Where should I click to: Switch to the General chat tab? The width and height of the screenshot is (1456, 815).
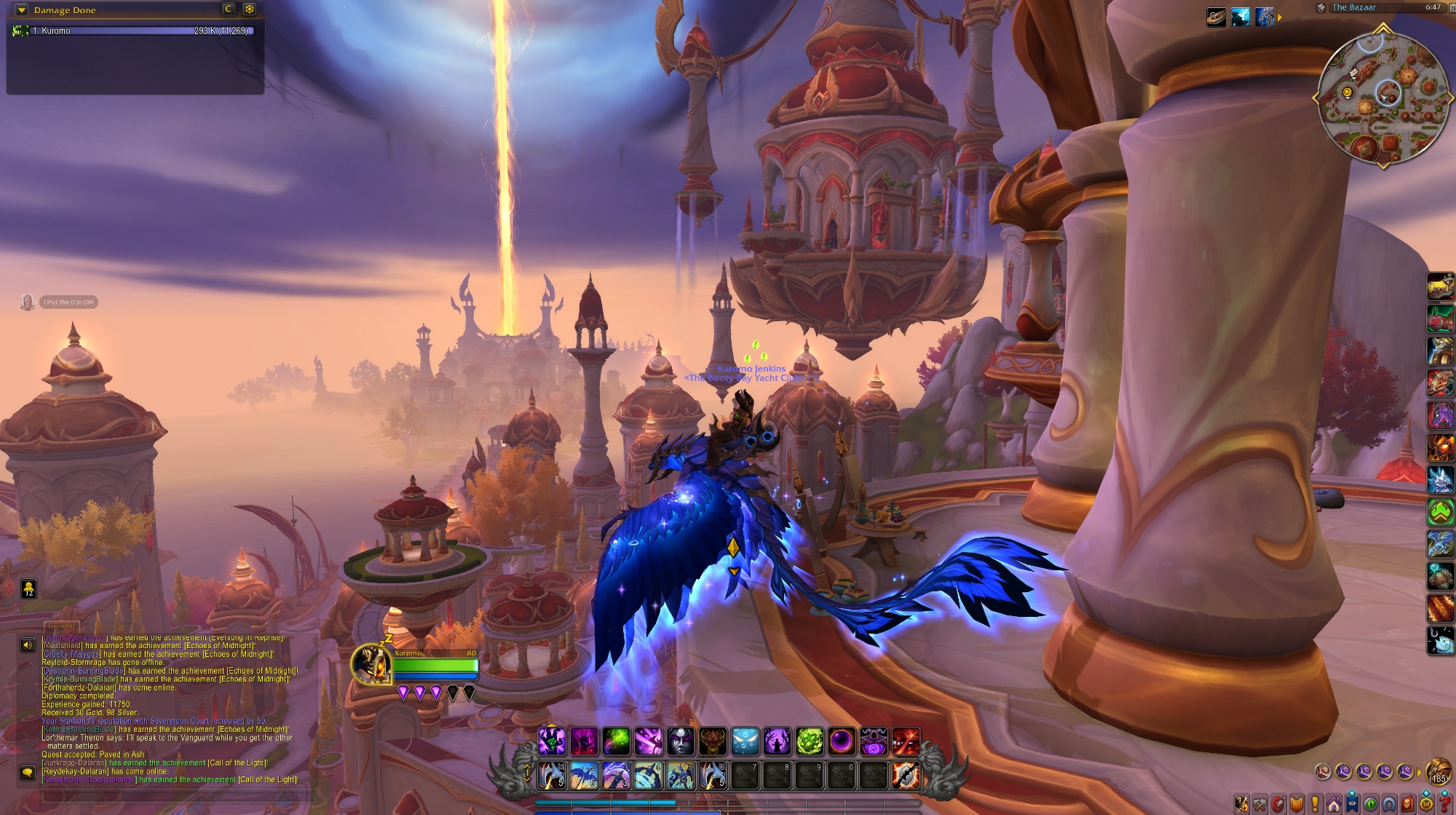pos(61,626)
